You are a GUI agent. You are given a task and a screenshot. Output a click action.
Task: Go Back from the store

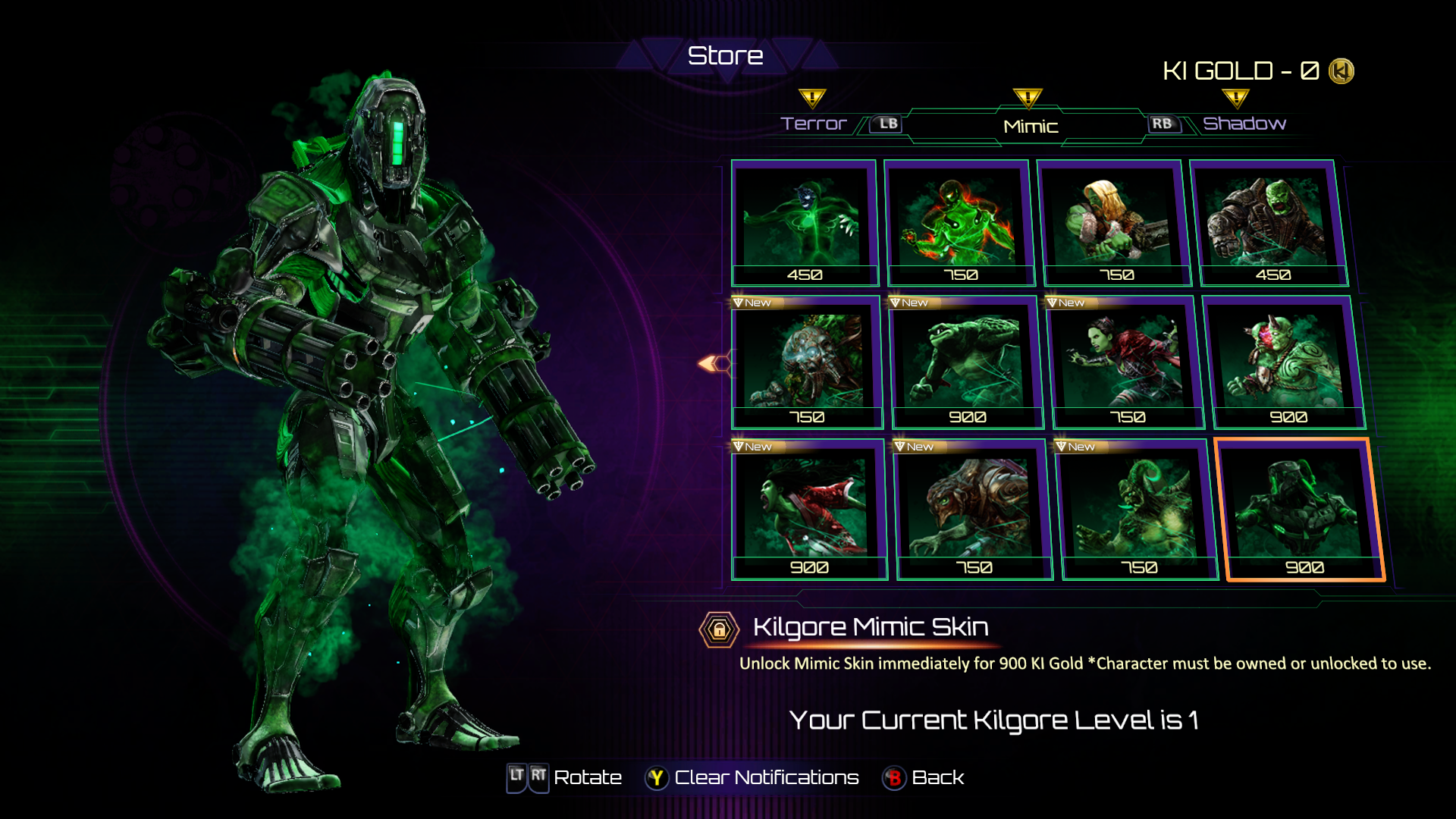tap(937, 778)
